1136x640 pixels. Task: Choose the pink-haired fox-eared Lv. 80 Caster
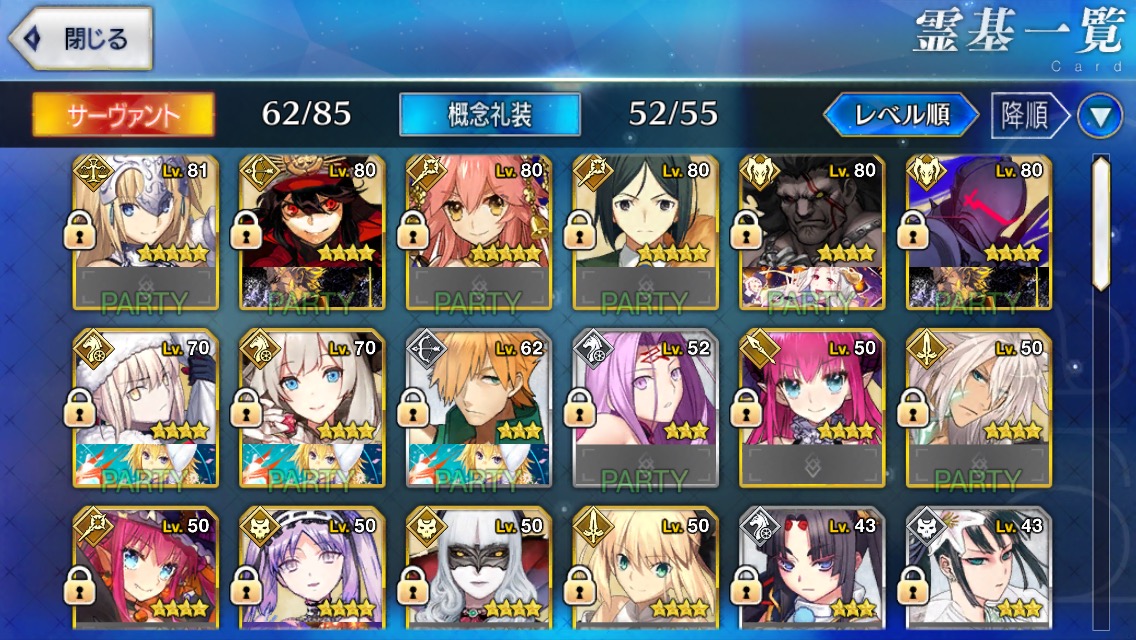coord(479,232)
